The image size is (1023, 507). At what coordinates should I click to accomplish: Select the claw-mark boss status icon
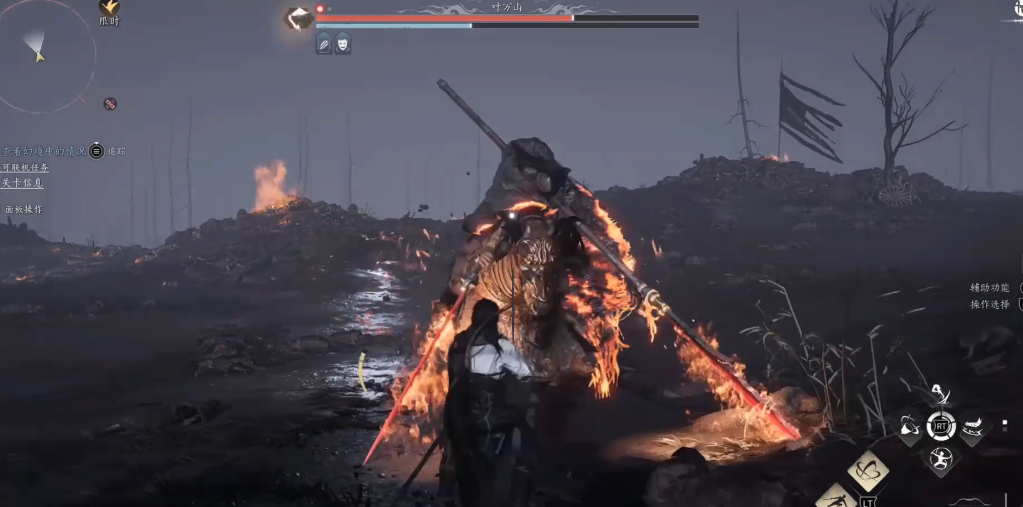[324, 43]
